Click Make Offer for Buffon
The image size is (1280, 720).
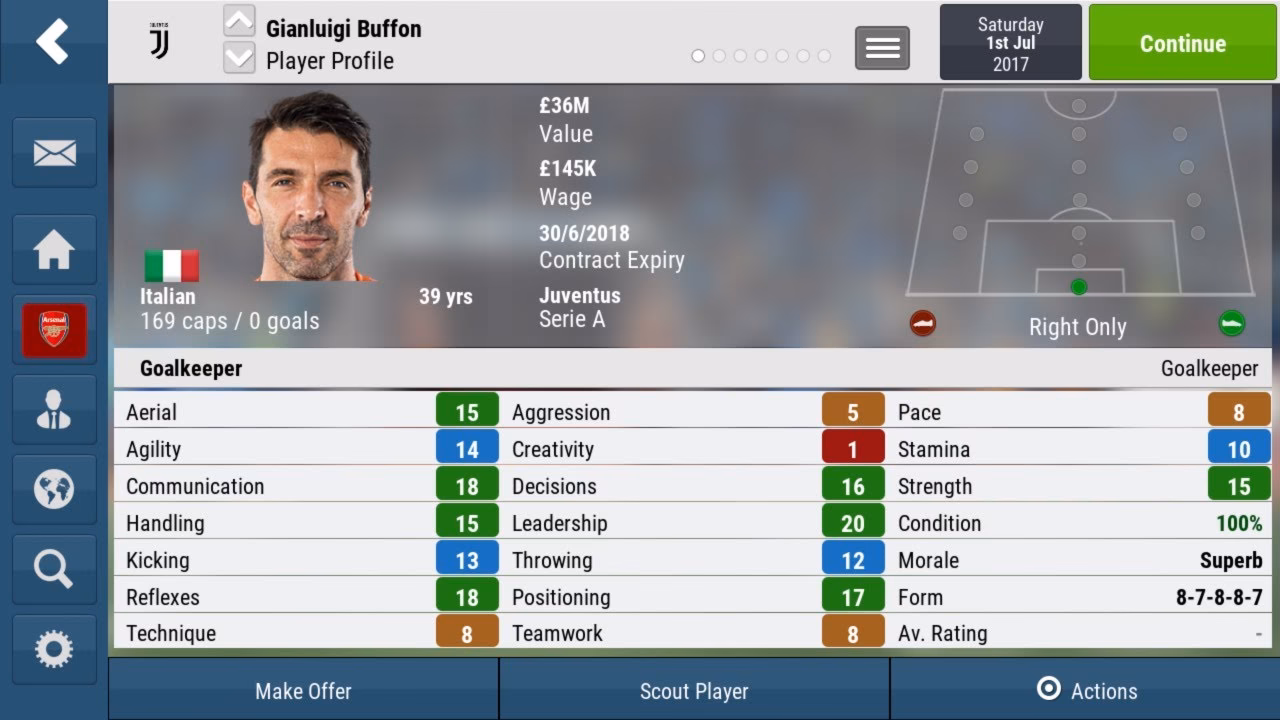[x=302, y=690]
